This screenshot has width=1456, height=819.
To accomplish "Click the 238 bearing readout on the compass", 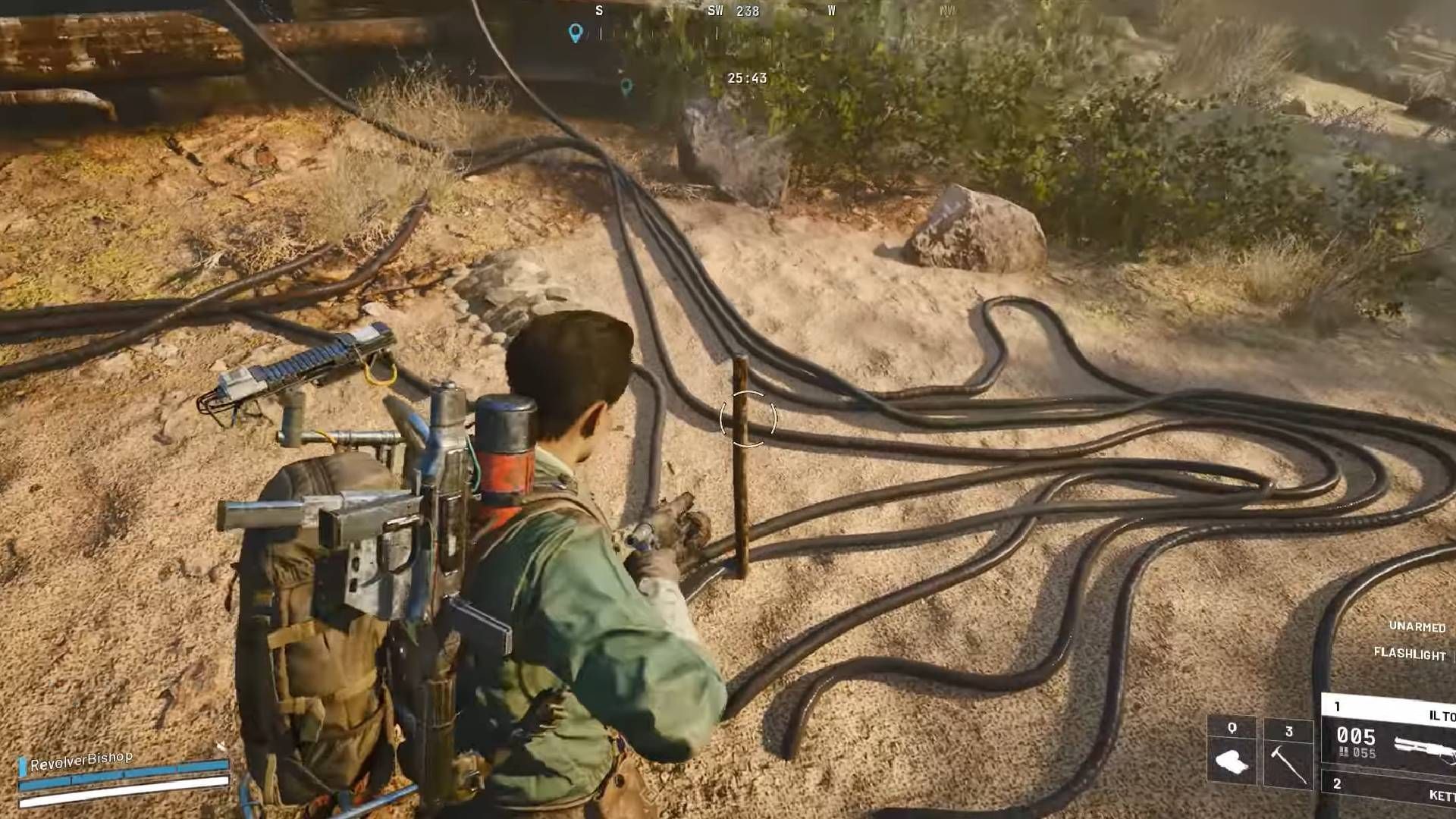I will tap(747, 12).
